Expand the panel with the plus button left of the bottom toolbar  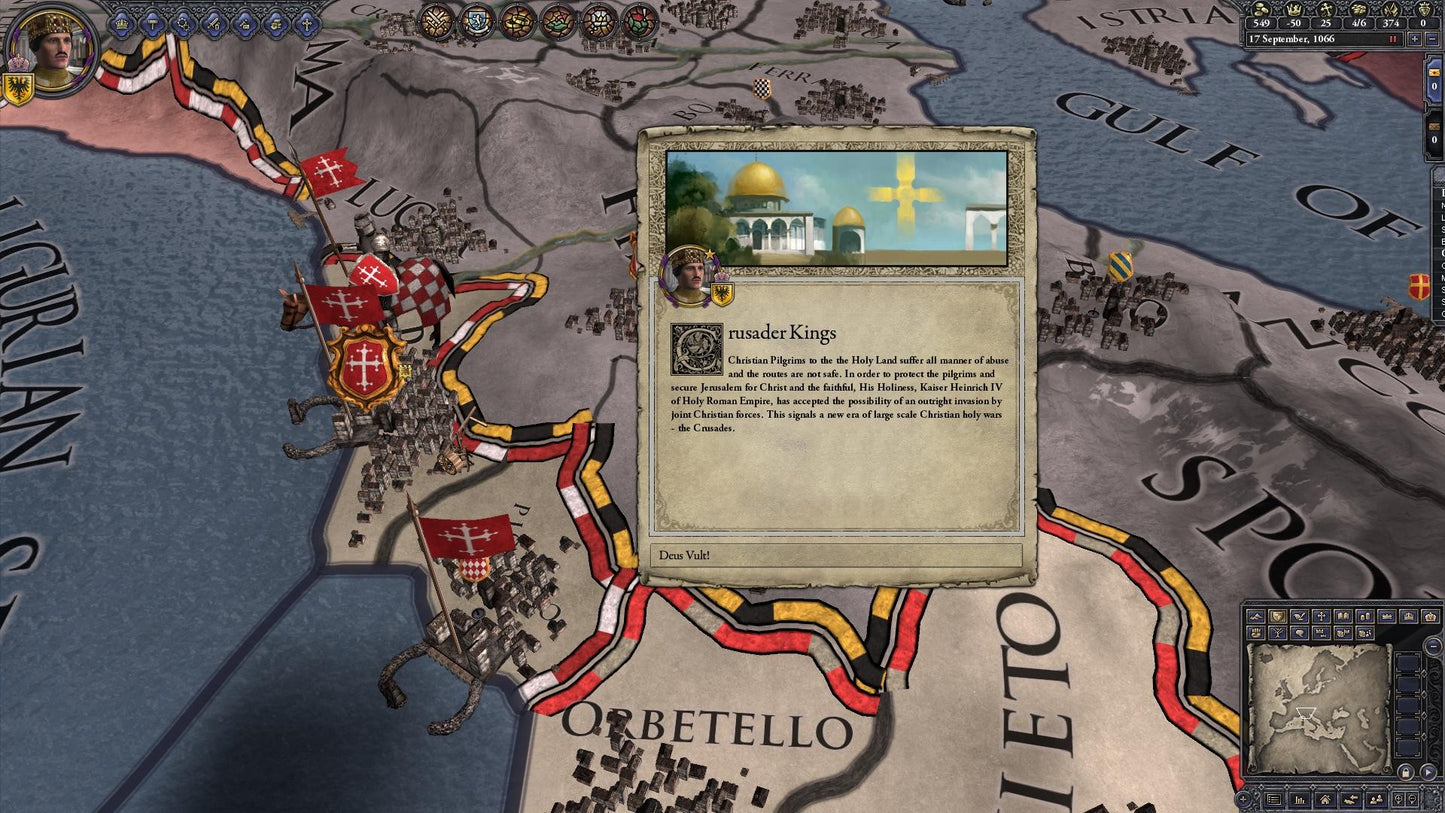[1244, 797]
